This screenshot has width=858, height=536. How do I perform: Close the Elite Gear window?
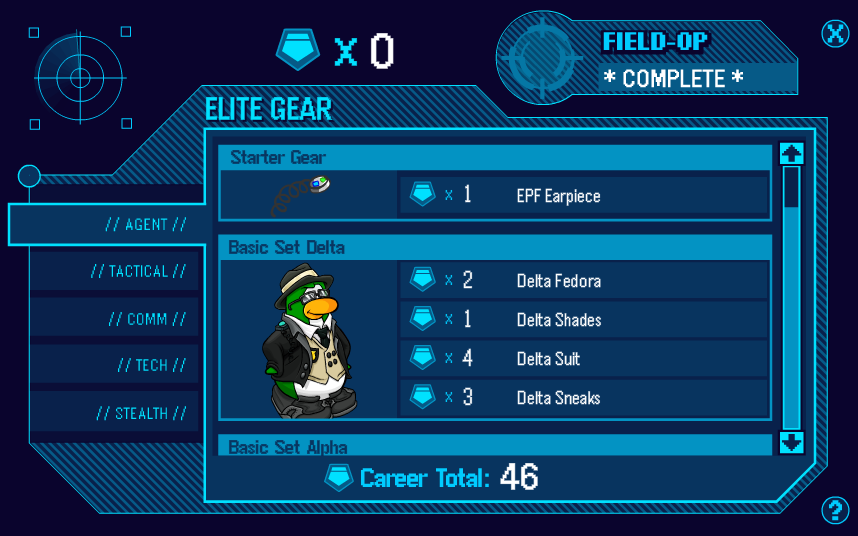(x=835, y=33)
